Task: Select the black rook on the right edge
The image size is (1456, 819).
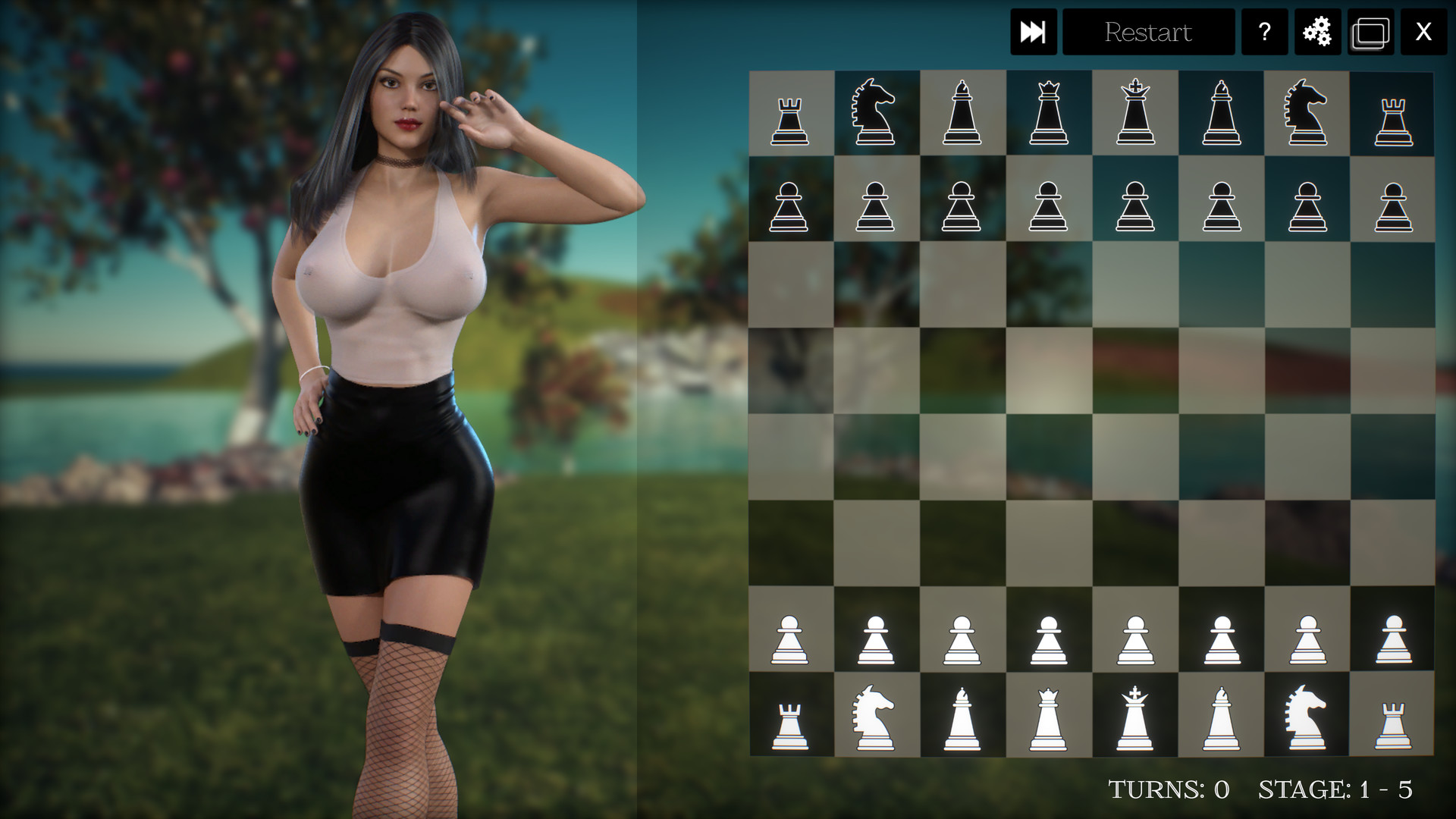Action: point(1394,114)
